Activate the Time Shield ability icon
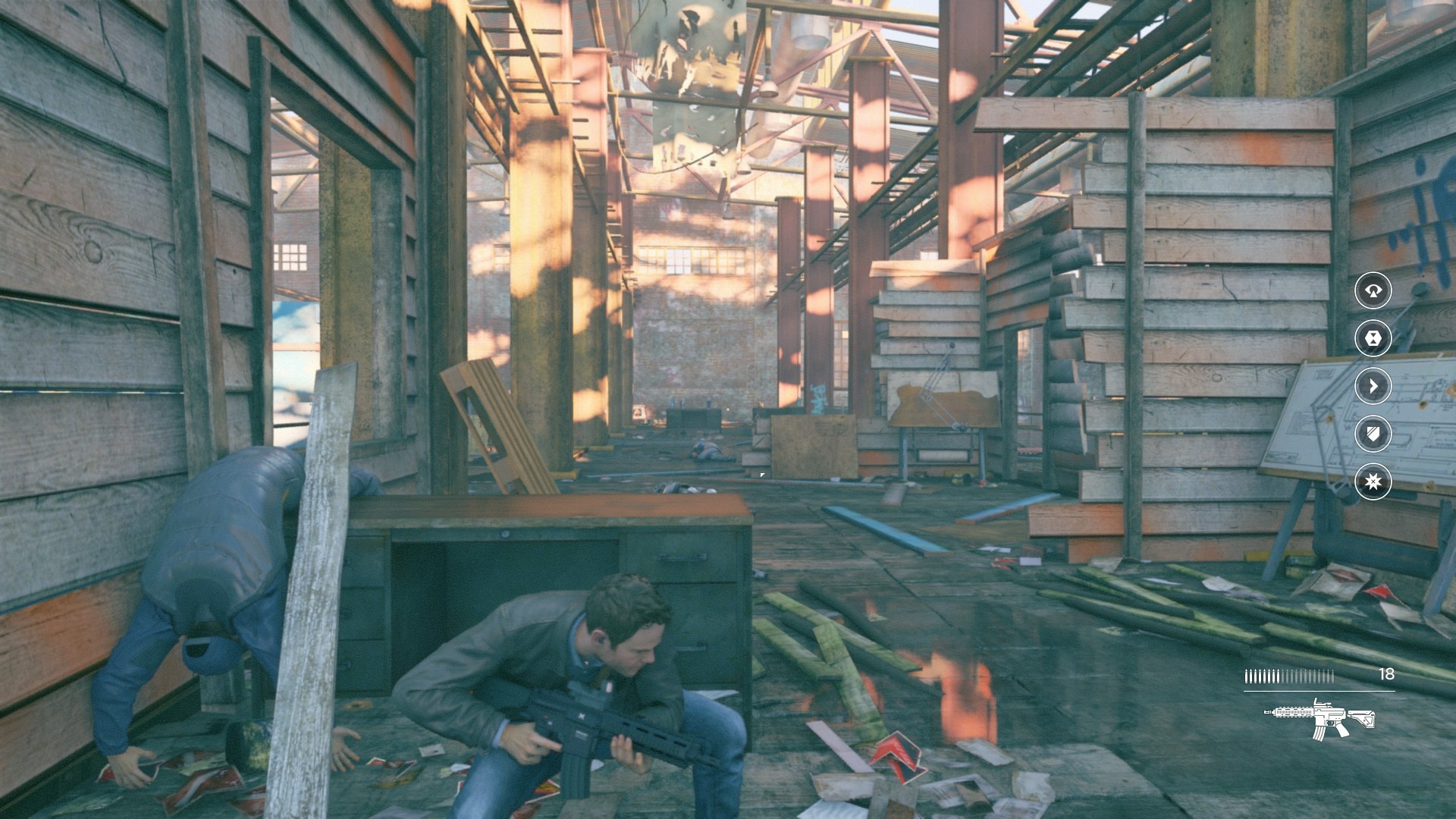 (1373, 434)
